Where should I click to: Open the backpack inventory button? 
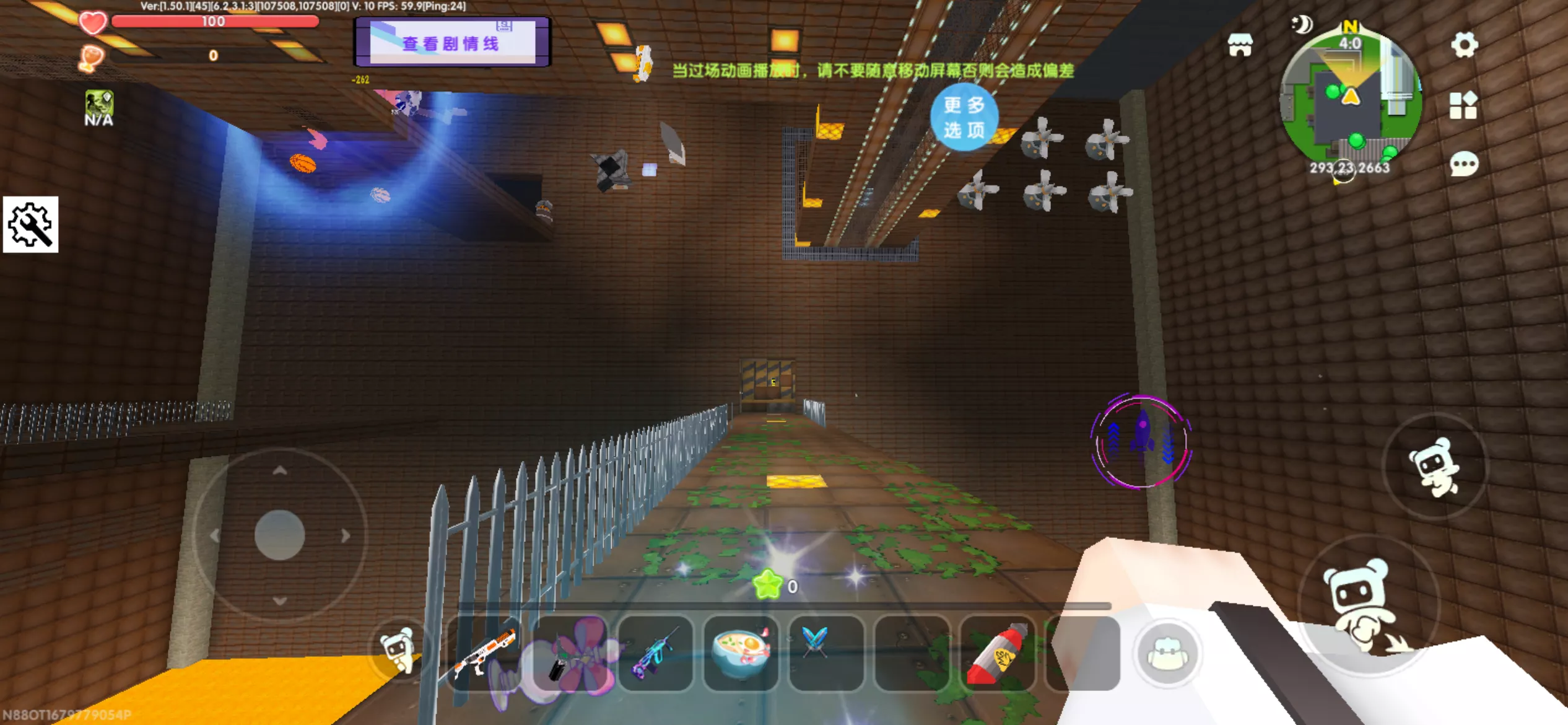pos(1167,654)
